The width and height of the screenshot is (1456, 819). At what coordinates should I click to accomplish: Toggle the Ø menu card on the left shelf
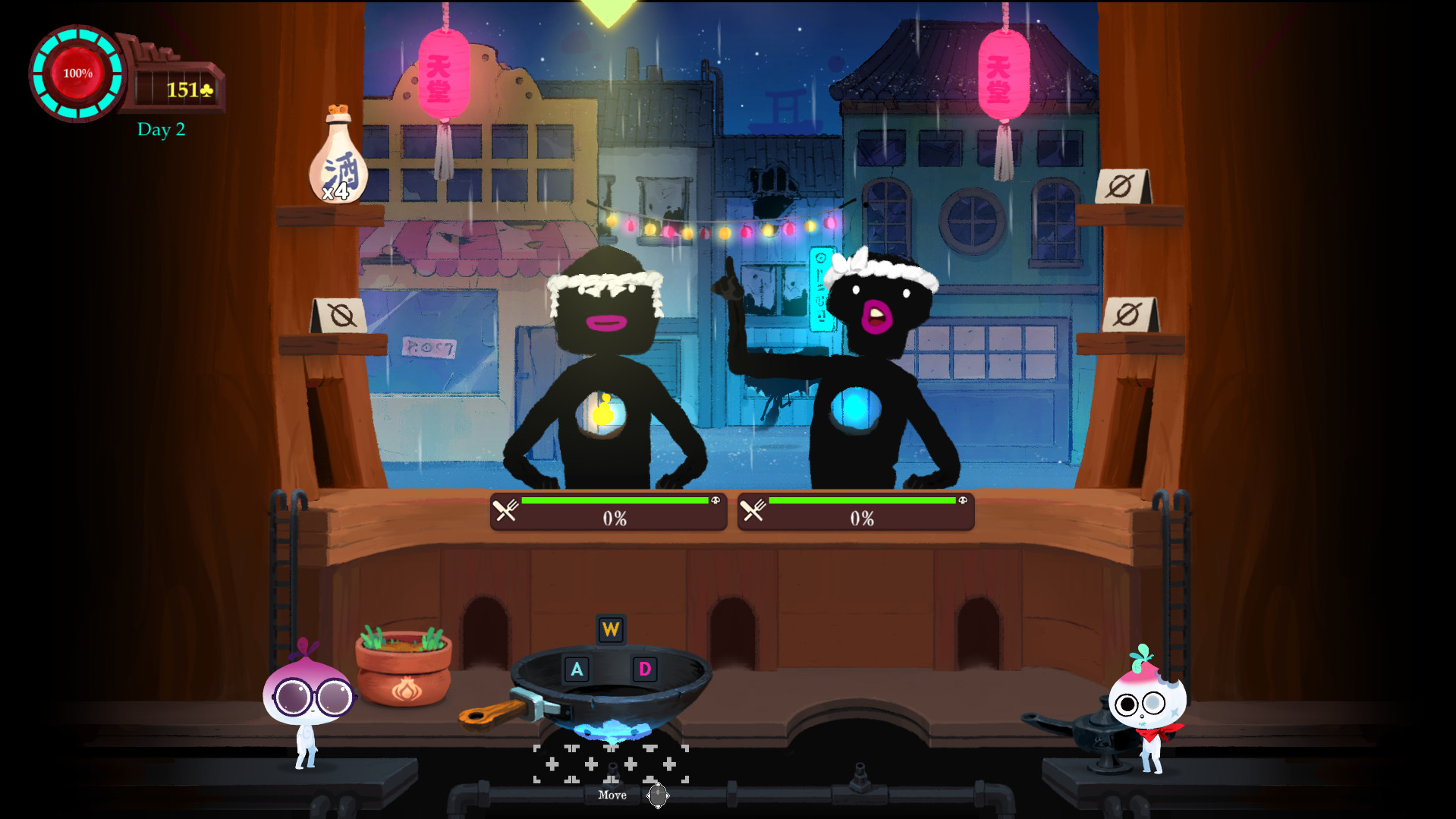[339, 314]
